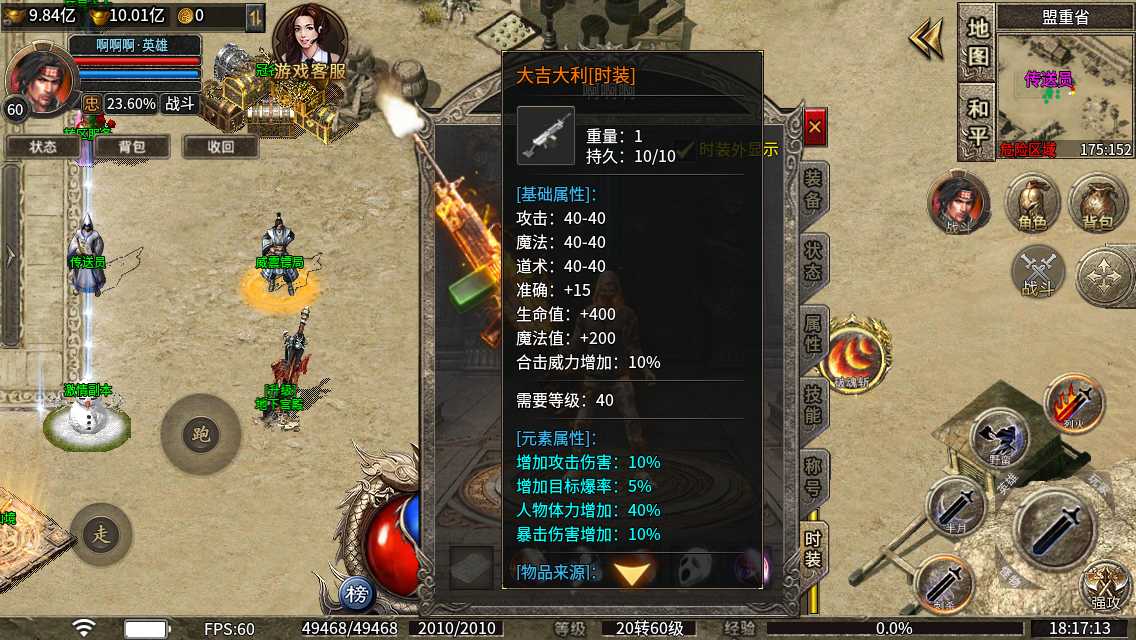Click the hero 状态 button
Screen dimensions: 1136x640
pyautogui.click(x=43, y=146)
